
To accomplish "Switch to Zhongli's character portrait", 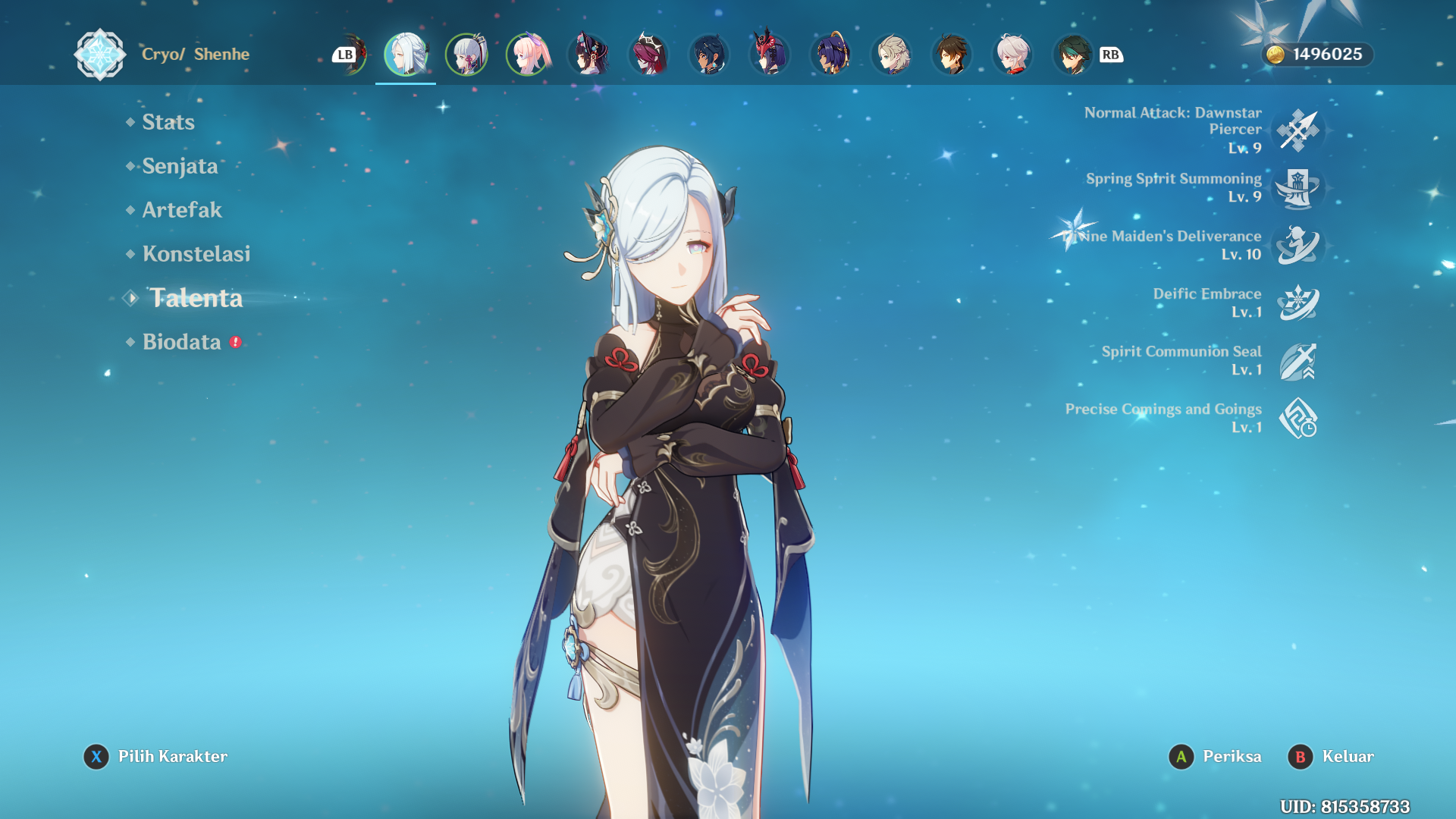I will coord(952,55).
